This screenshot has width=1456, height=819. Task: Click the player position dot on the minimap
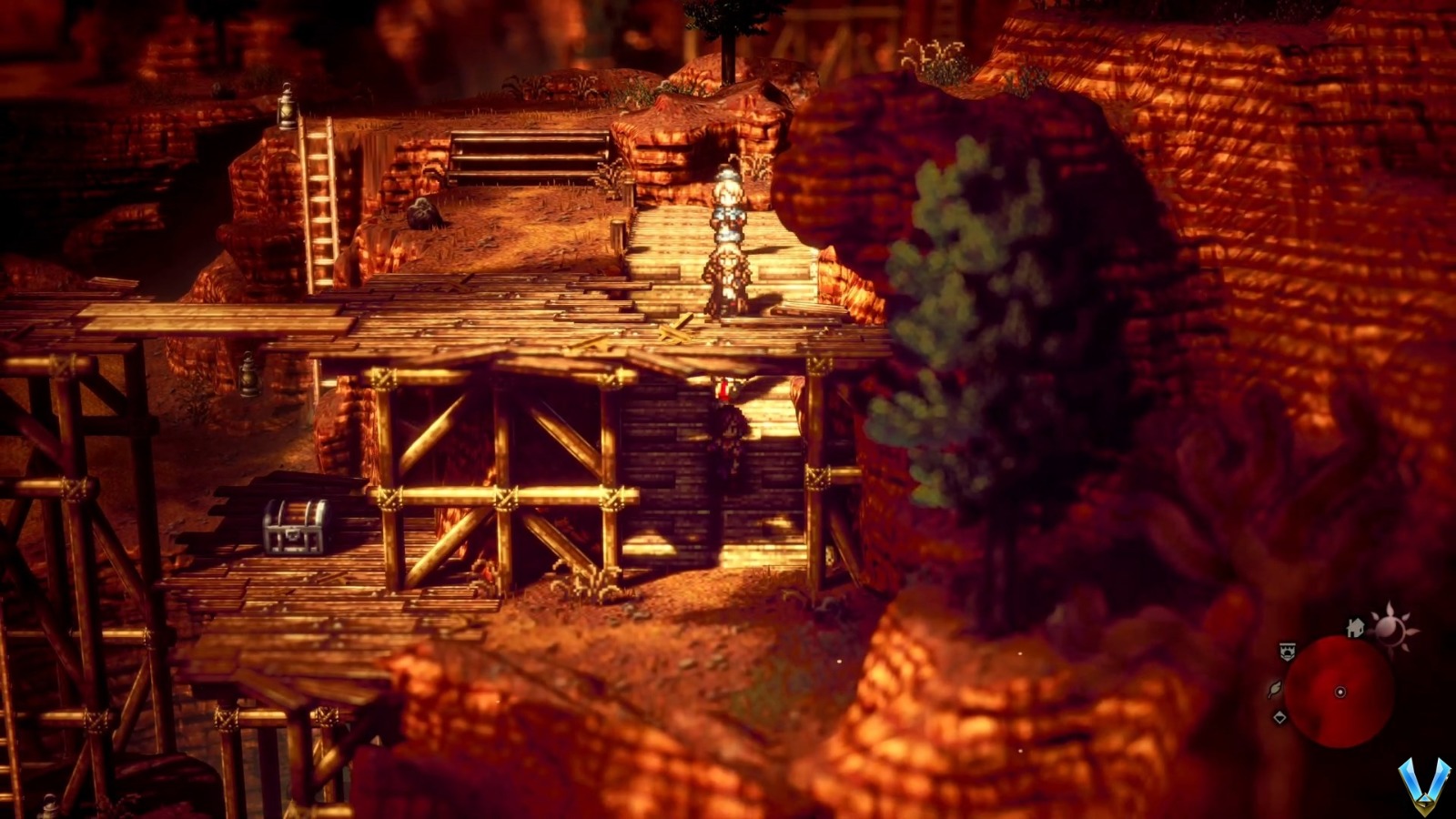tap(1340, 692)
